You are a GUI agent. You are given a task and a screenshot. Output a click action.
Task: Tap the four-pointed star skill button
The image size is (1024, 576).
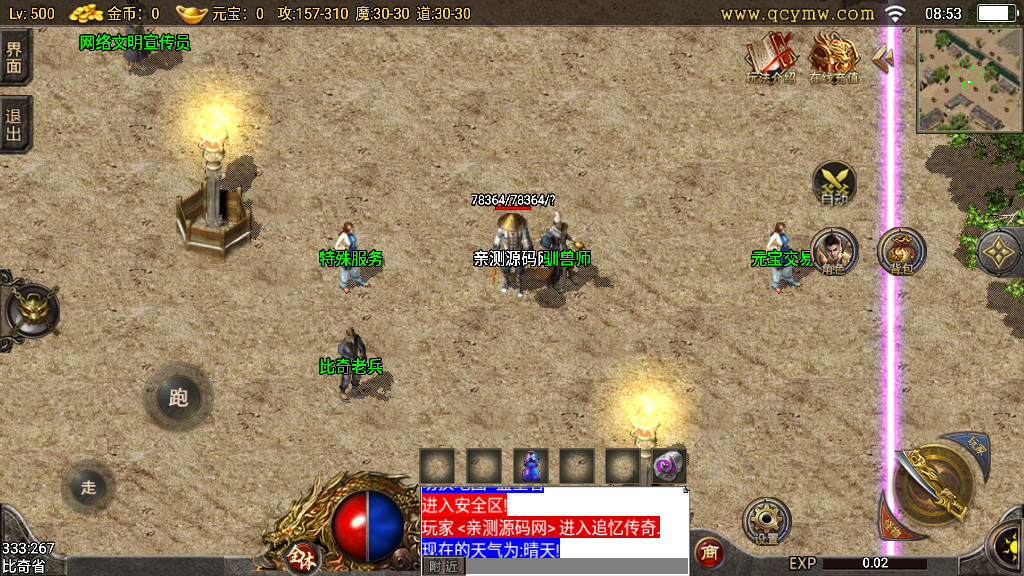pos(999,253)
